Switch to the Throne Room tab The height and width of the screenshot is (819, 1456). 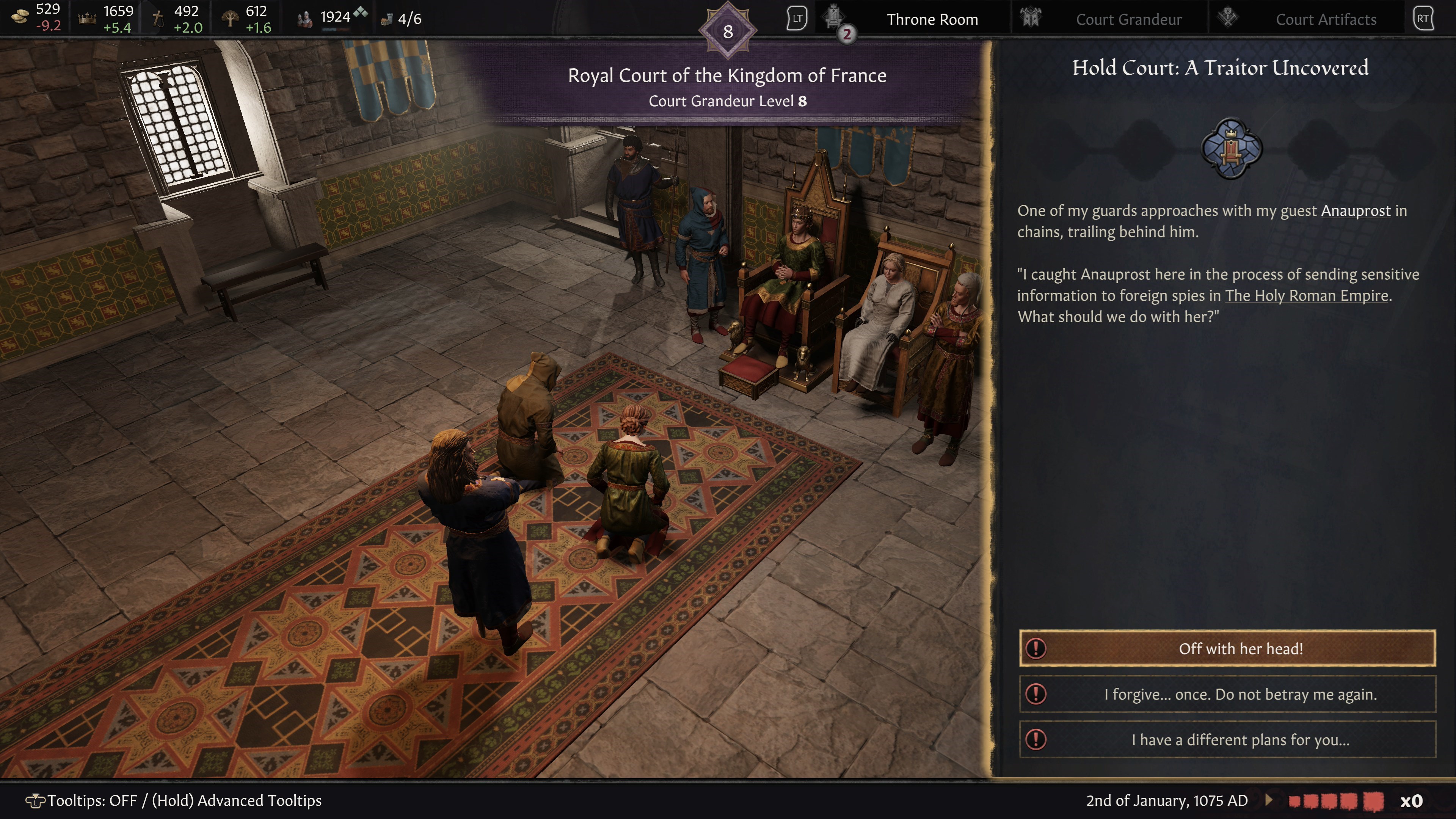[932, 19]
